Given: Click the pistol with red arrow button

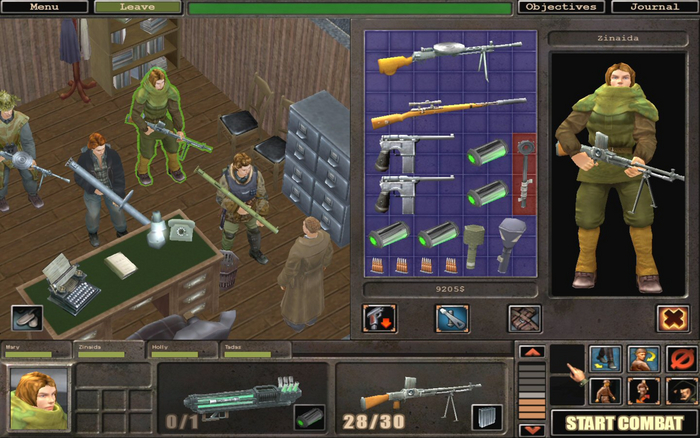Looking at the screenshot, I should (380, 318).
